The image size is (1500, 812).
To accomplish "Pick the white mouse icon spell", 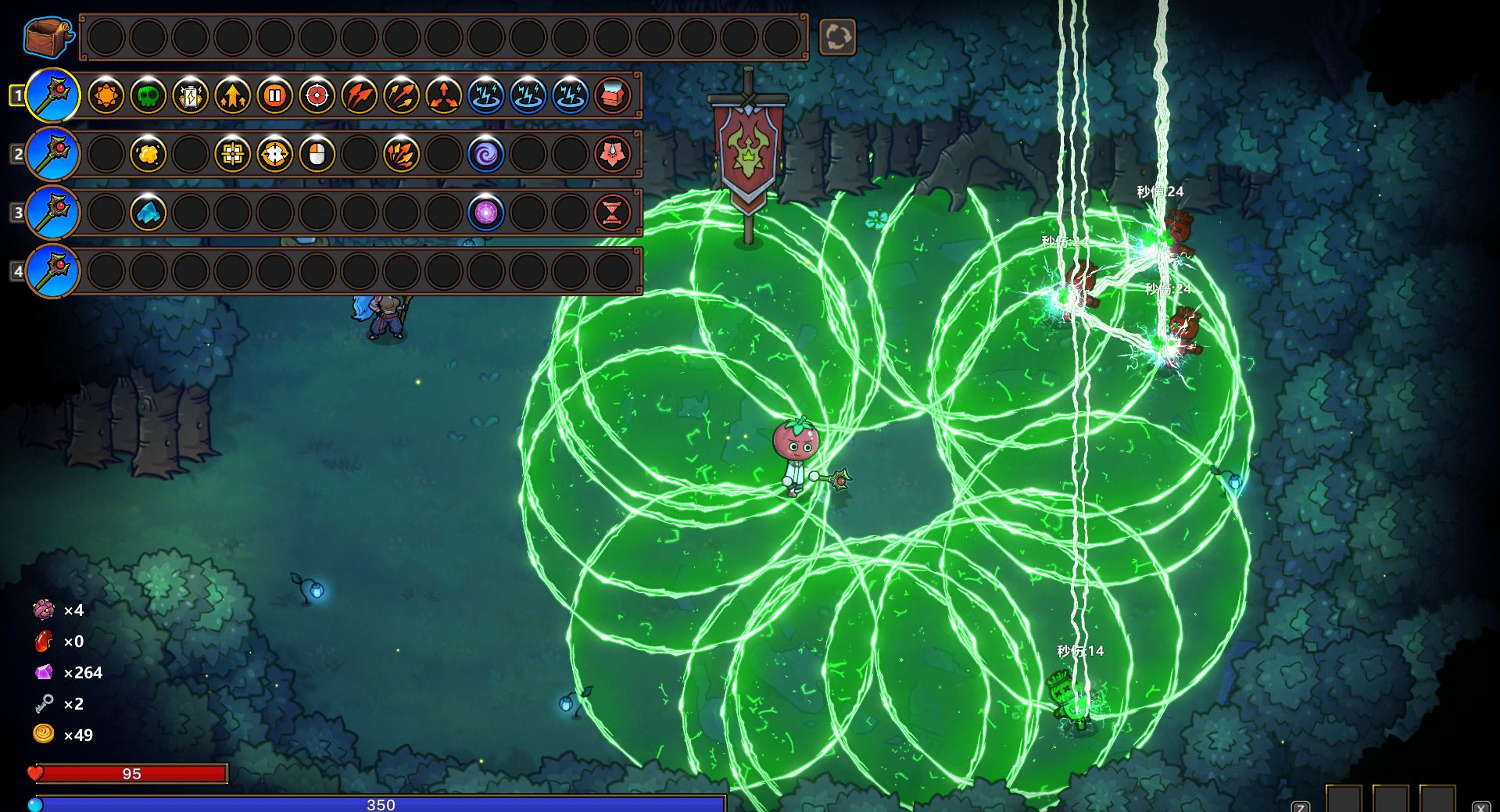I will 317,155.
